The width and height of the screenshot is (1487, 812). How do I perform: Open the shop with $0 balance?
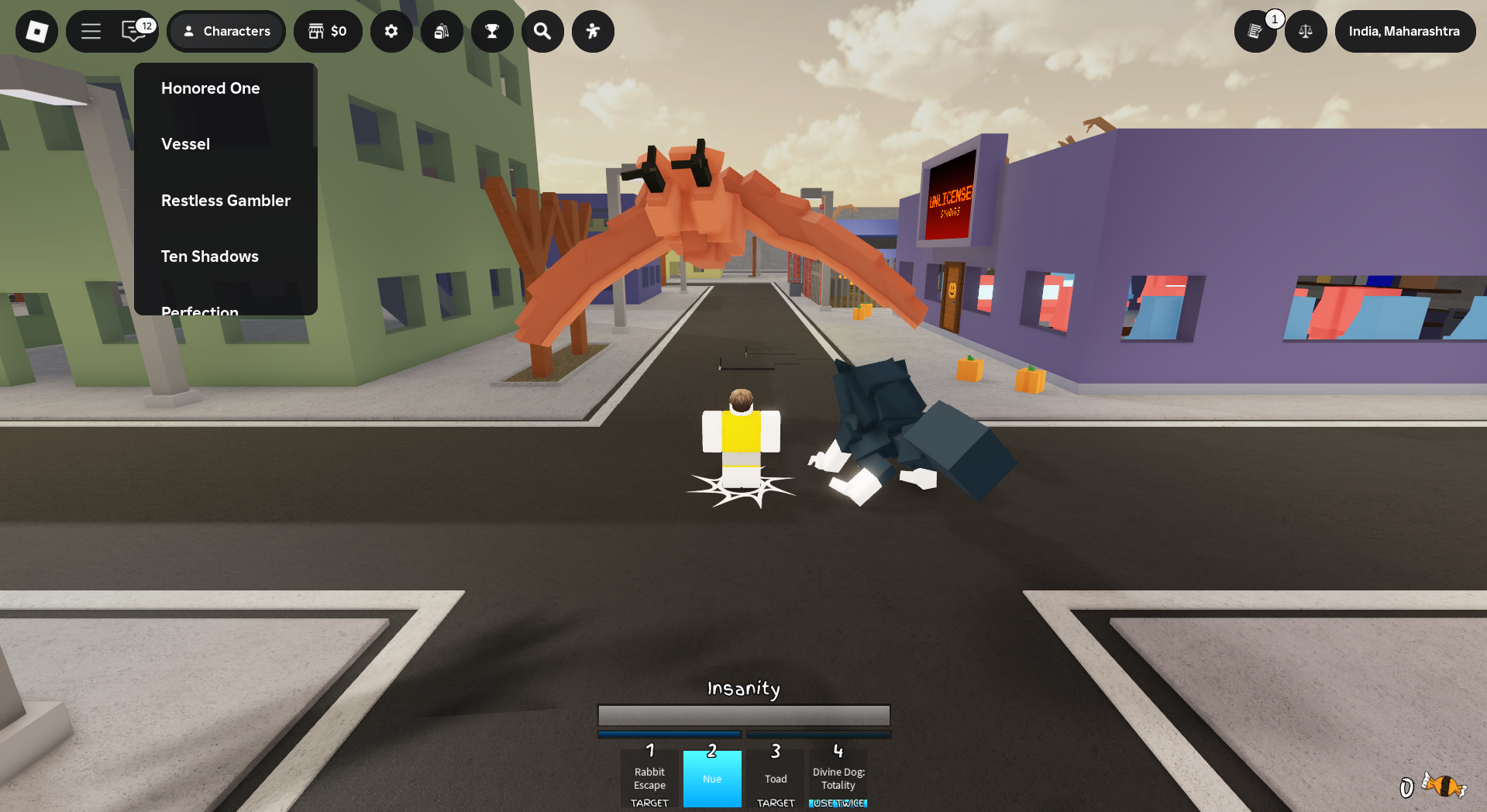tap(328, 31)
